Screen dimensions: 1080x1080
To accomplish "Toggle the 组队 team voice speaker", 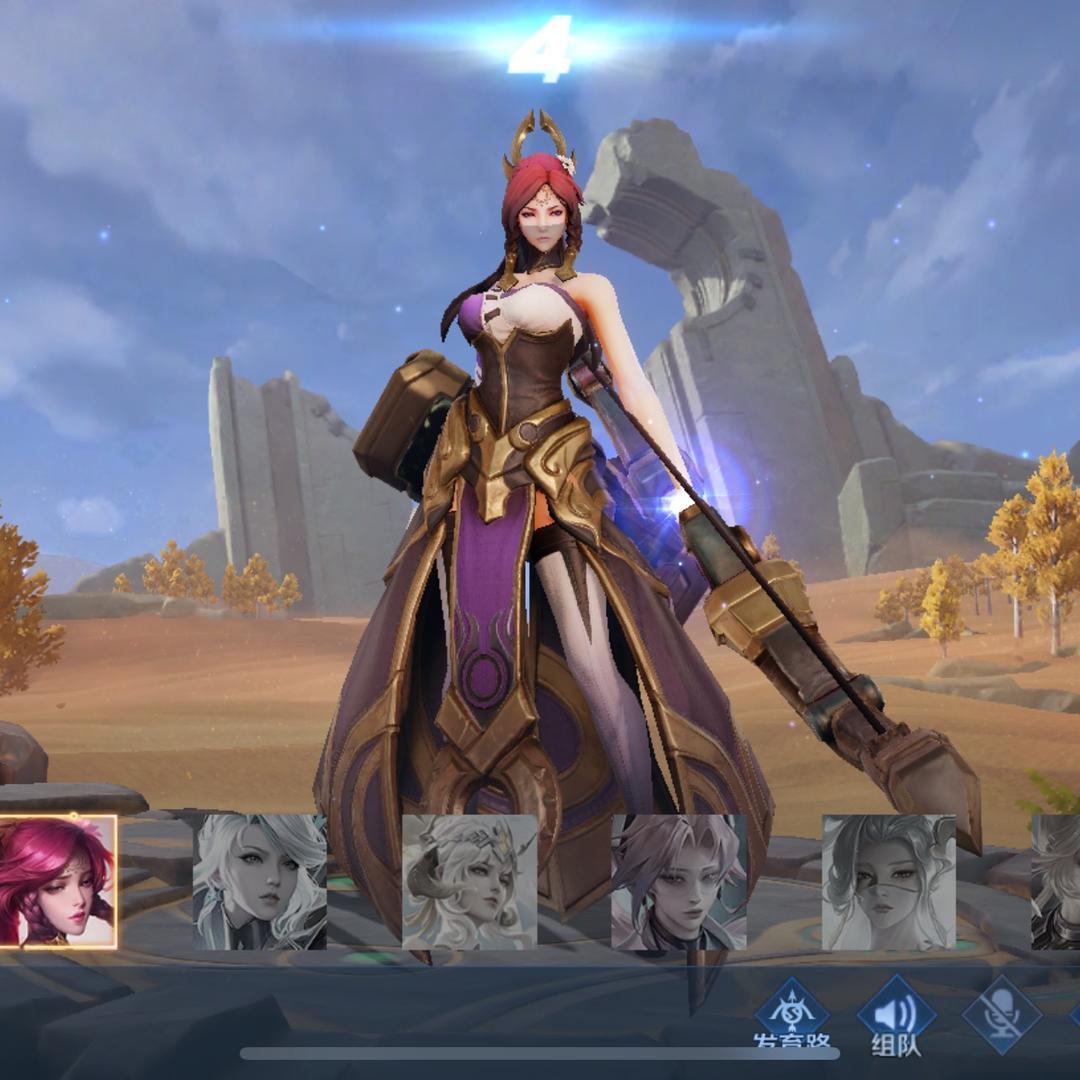I will pos(896,1014).
